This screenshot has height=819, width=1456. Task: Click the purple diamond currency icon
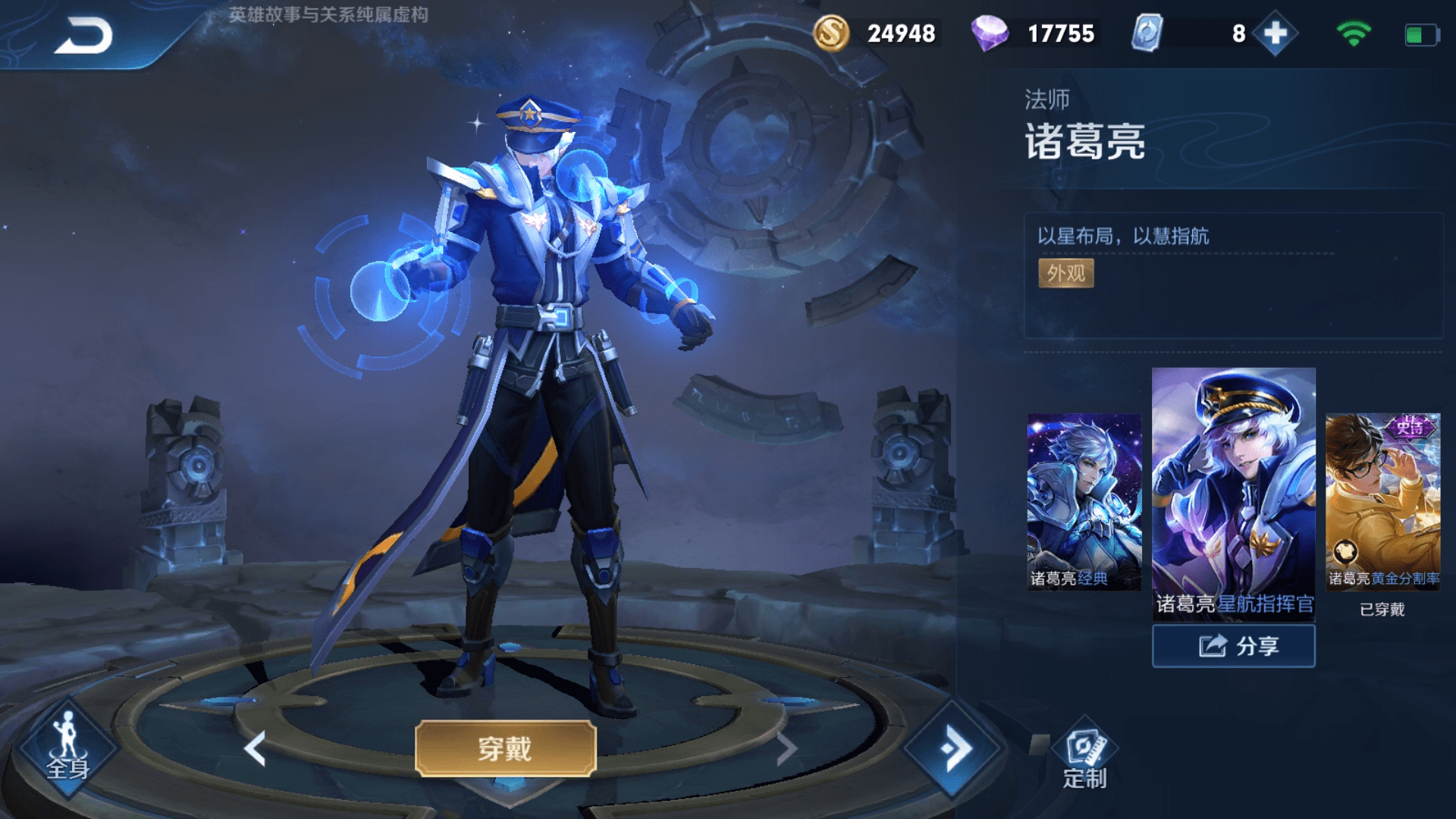tap(993, 33)
